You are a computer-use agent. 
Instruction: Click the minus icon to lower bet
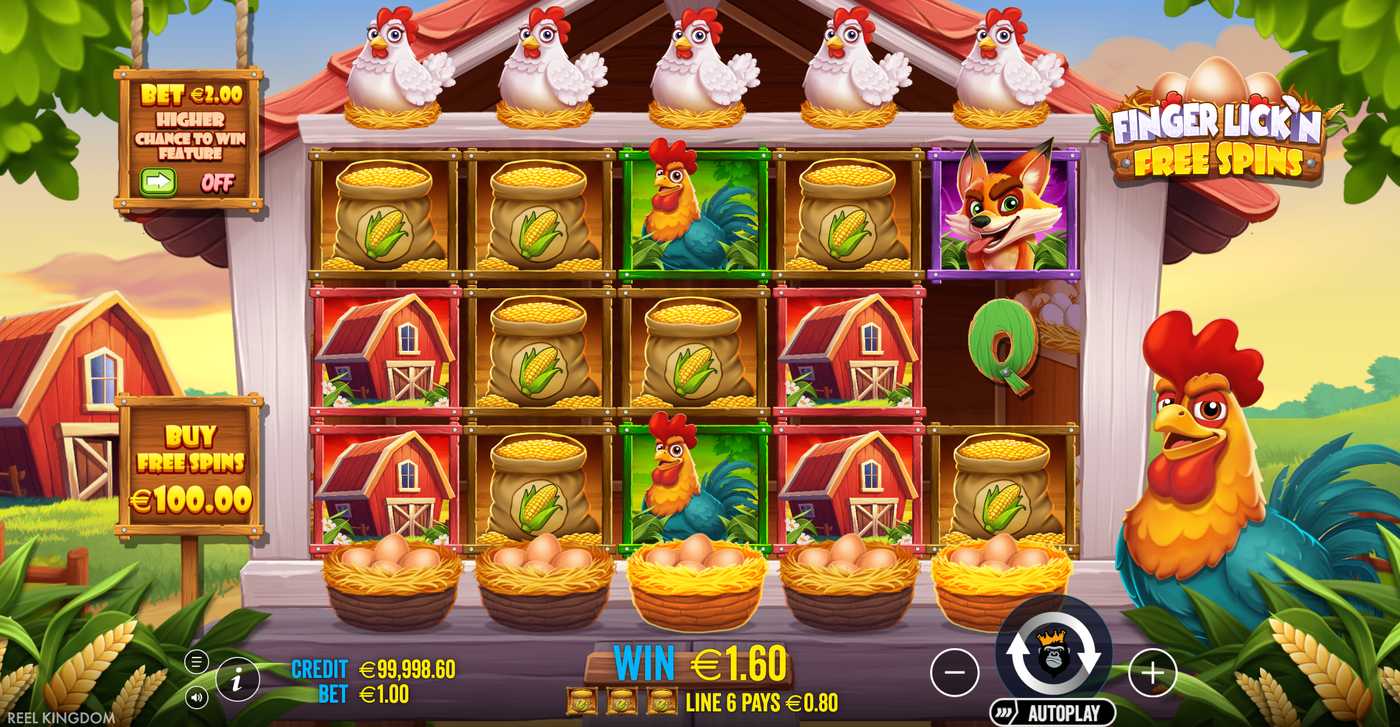click(956, 671)
